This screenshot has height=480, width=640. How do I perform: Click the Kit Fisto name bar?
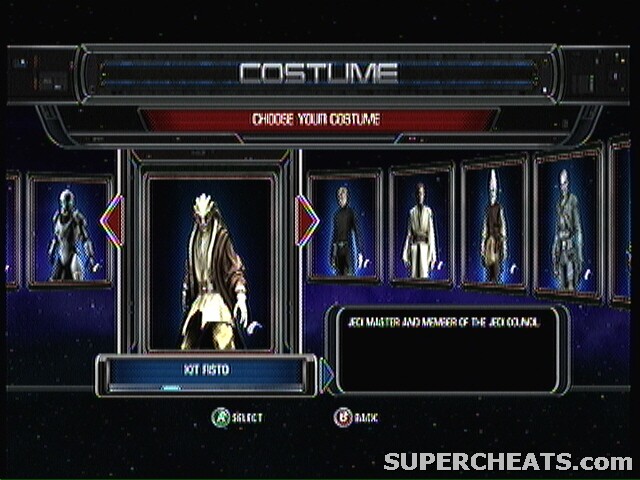point(208,370)
